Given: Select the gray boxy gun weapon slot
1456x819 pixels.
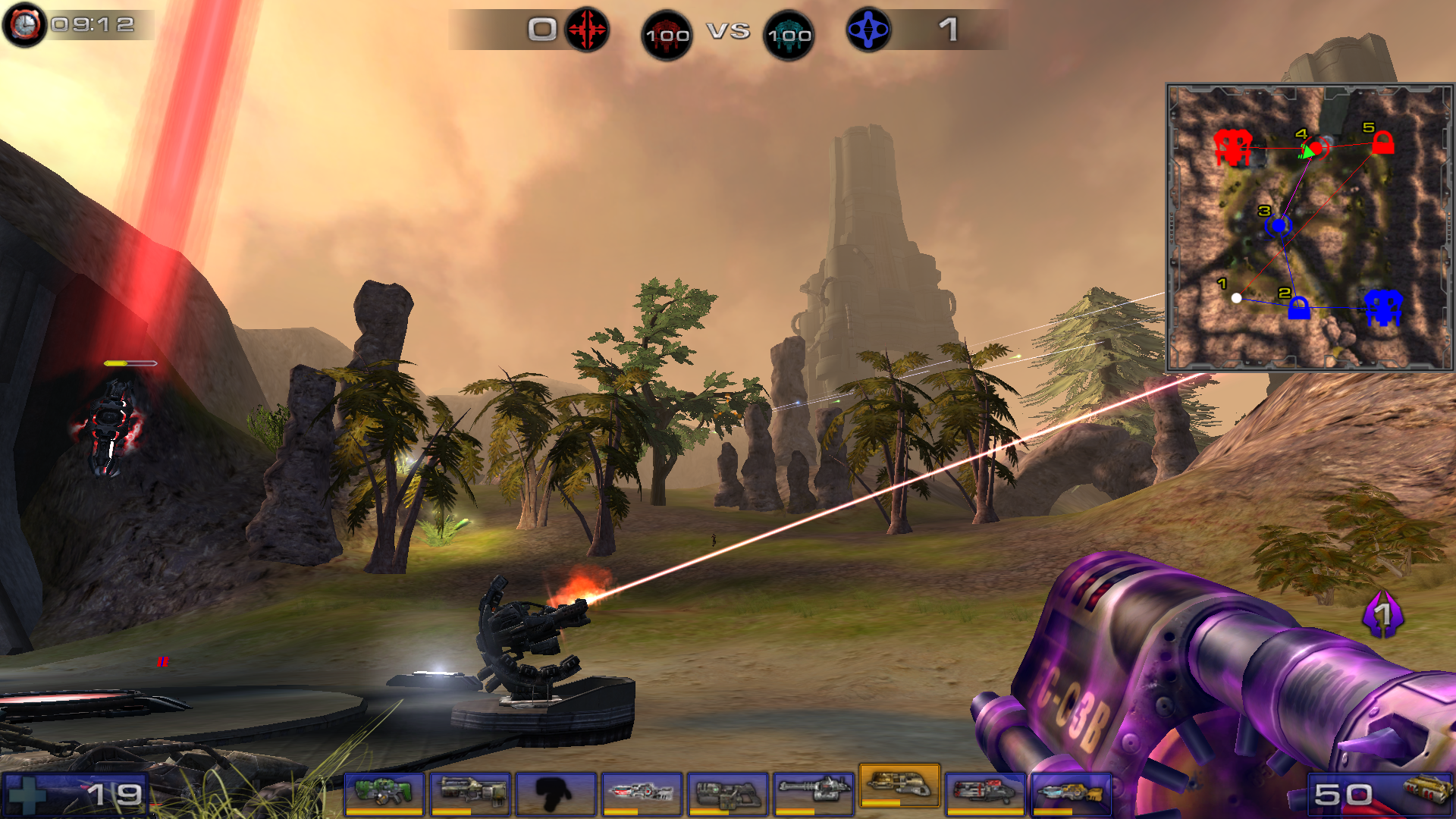Looking at the screenshot, I should 726,792.
